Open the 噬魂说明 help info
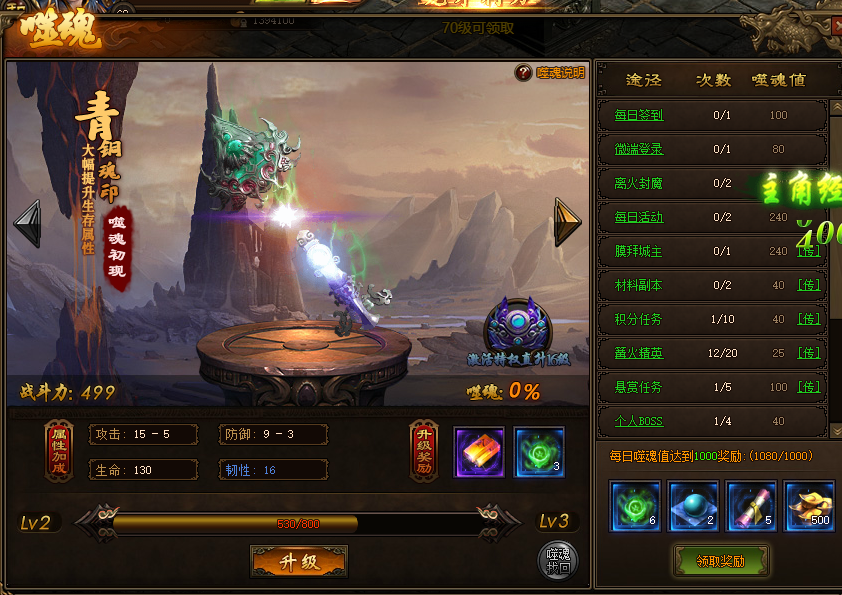The width and height of the screenshot is (842, 595). coord(550,73)
